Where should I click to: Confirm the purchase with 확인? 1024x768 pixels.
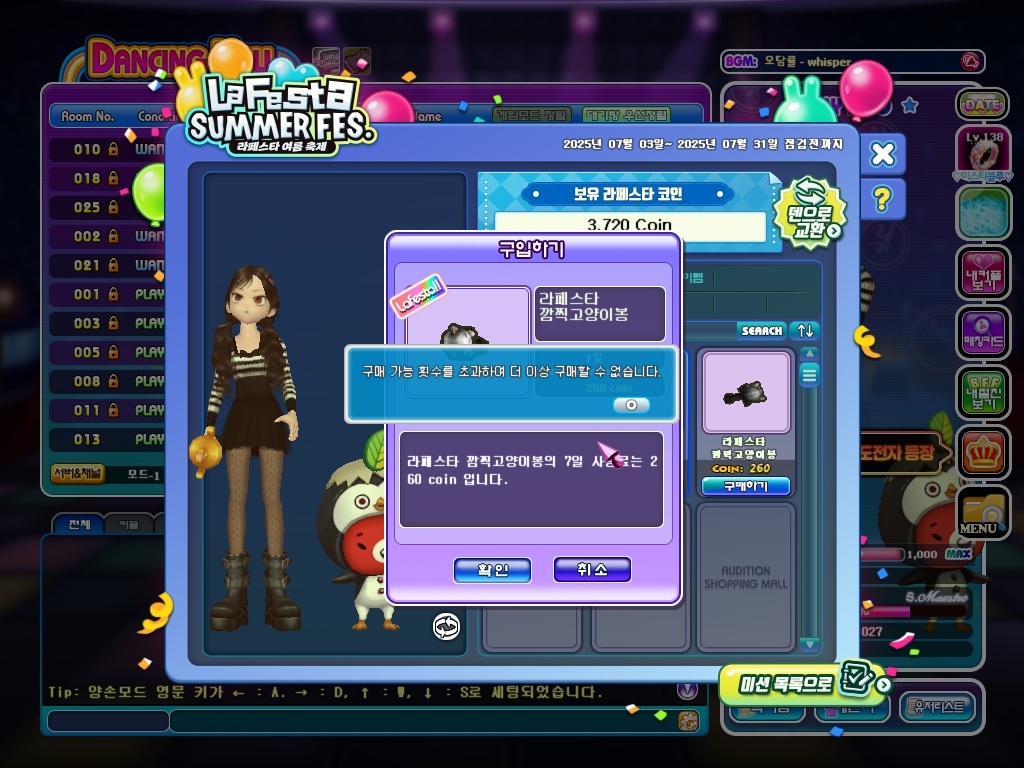tap(492, 570)
